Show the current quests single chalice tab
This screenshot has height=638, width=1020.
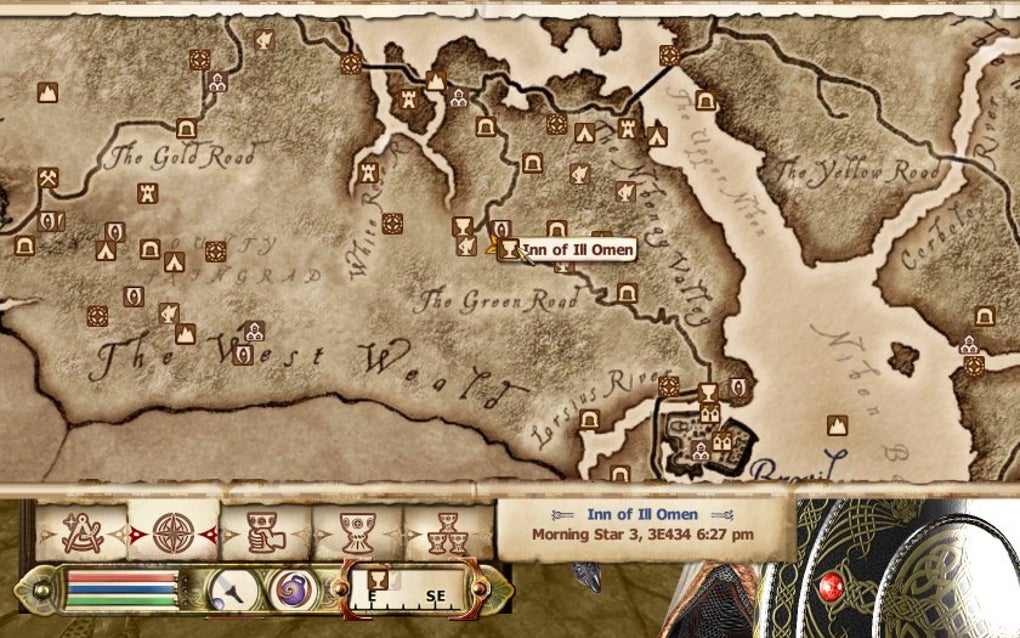click(x=357, y=531)
